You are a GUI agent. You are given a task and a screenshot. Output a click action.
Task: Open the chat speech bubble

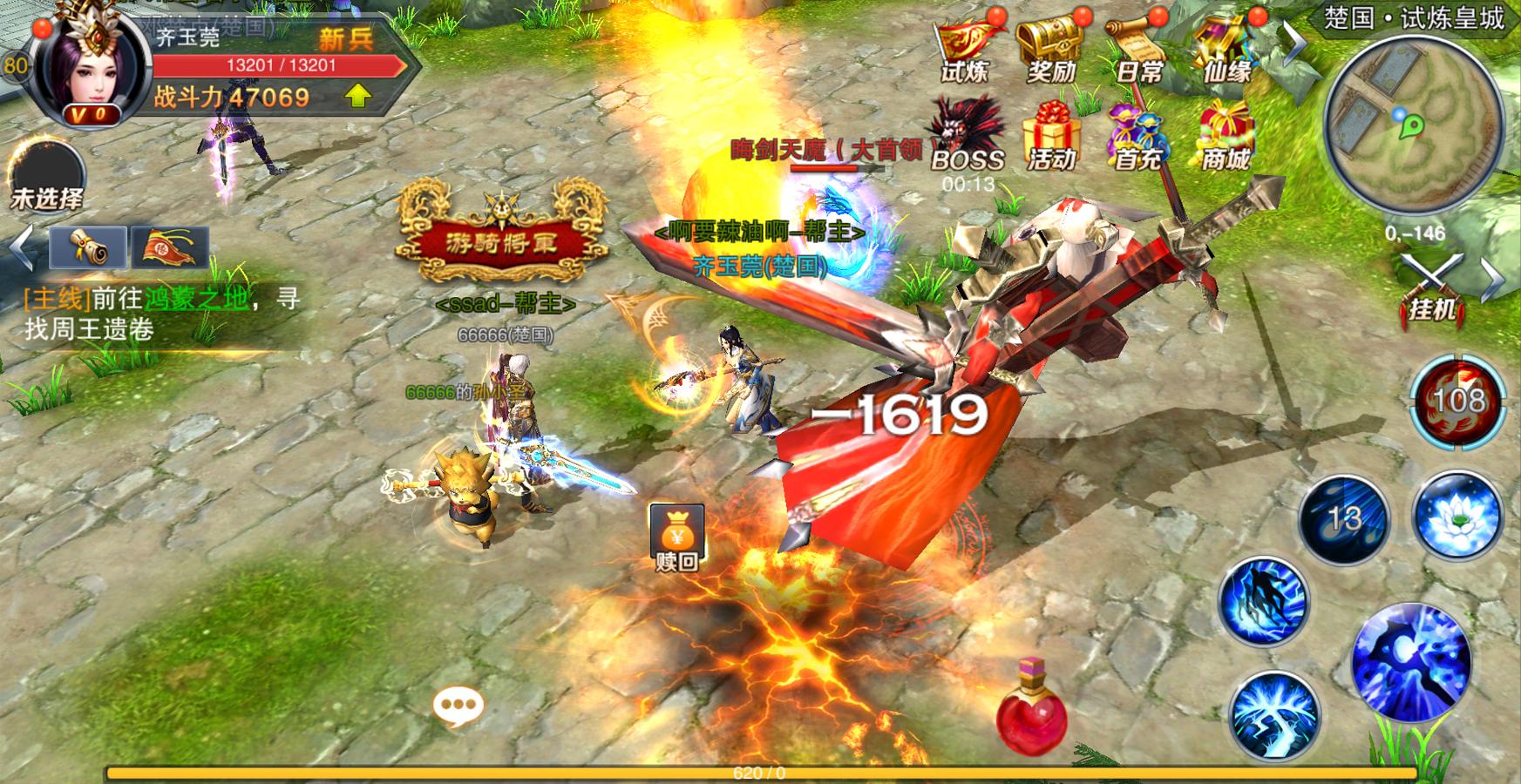[458, 706]
